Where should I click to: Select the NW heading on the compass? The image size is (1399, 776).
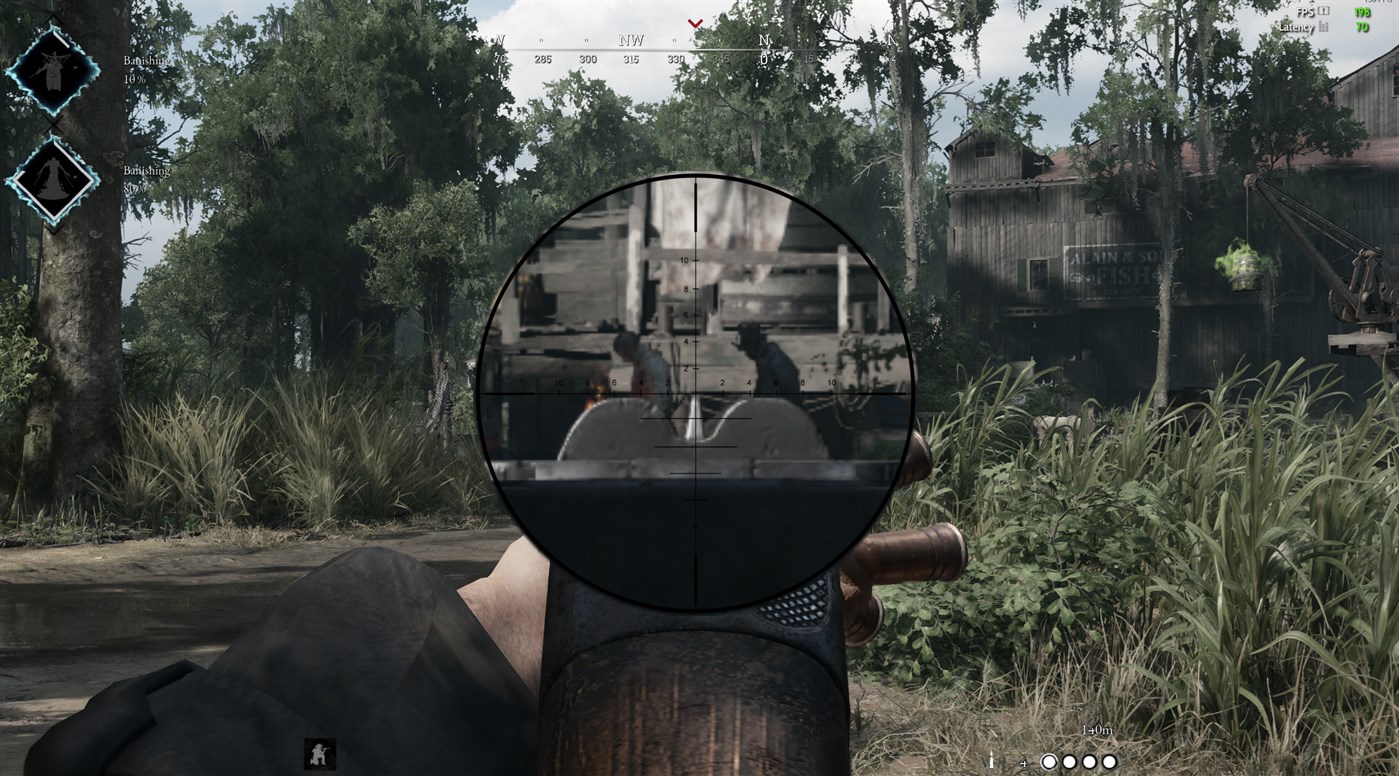click(631, 39)
